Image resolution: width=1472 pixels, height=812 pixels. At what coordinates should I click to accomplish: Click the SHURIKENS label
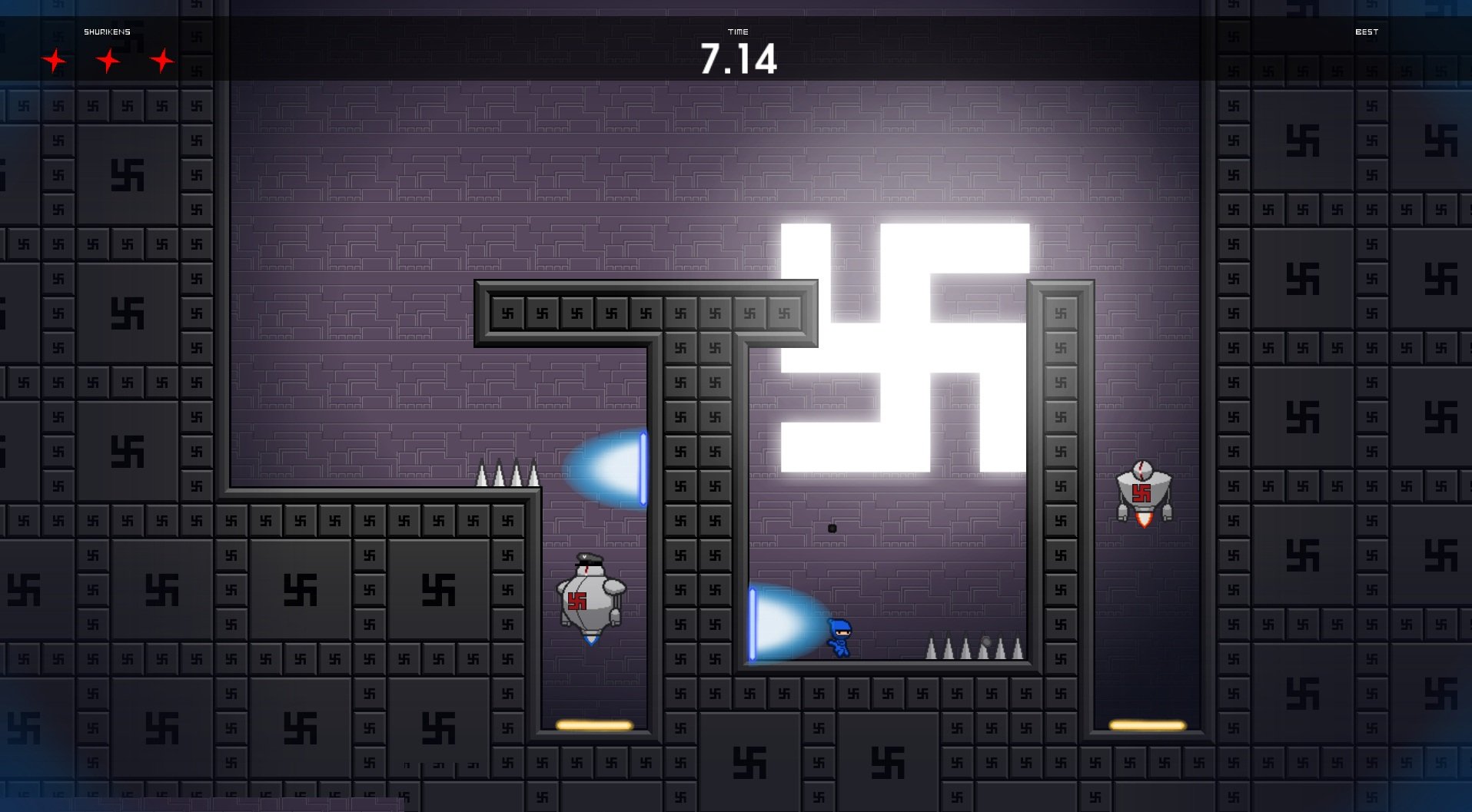(x=106, y=32)
